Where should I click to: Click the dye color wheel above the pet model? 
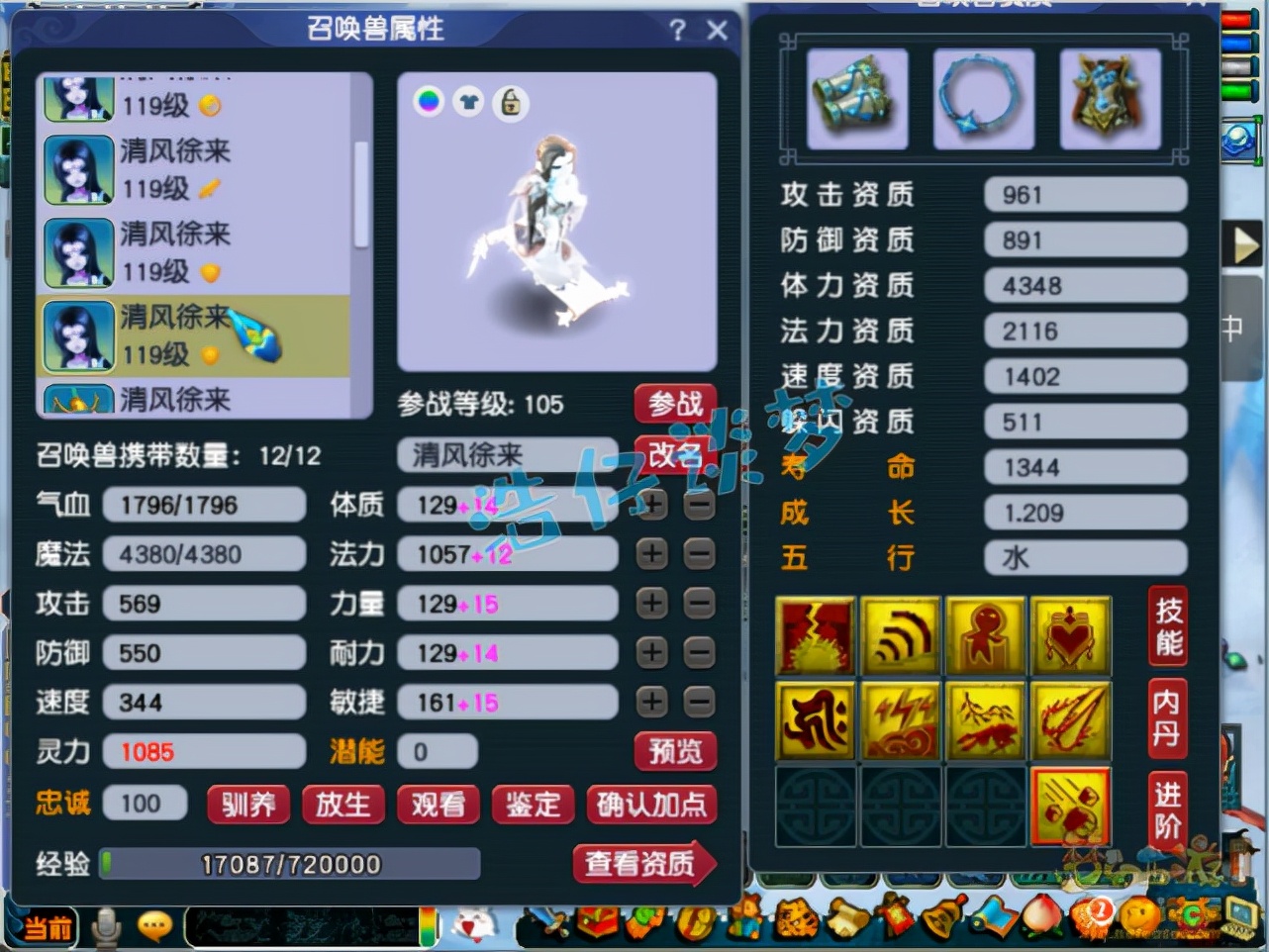[429, 102]
